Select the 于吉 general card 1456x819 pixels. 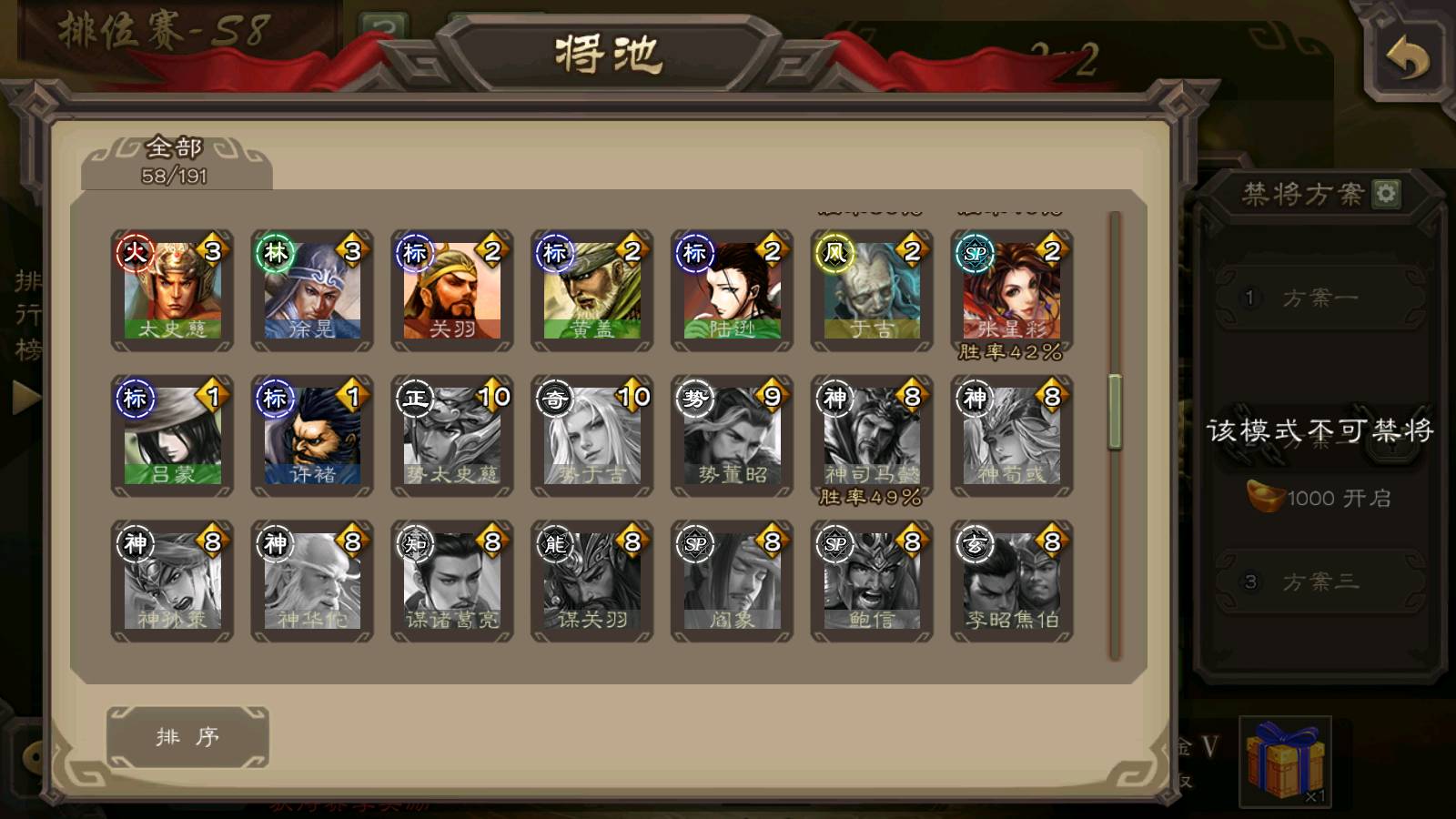coord(872,290)
